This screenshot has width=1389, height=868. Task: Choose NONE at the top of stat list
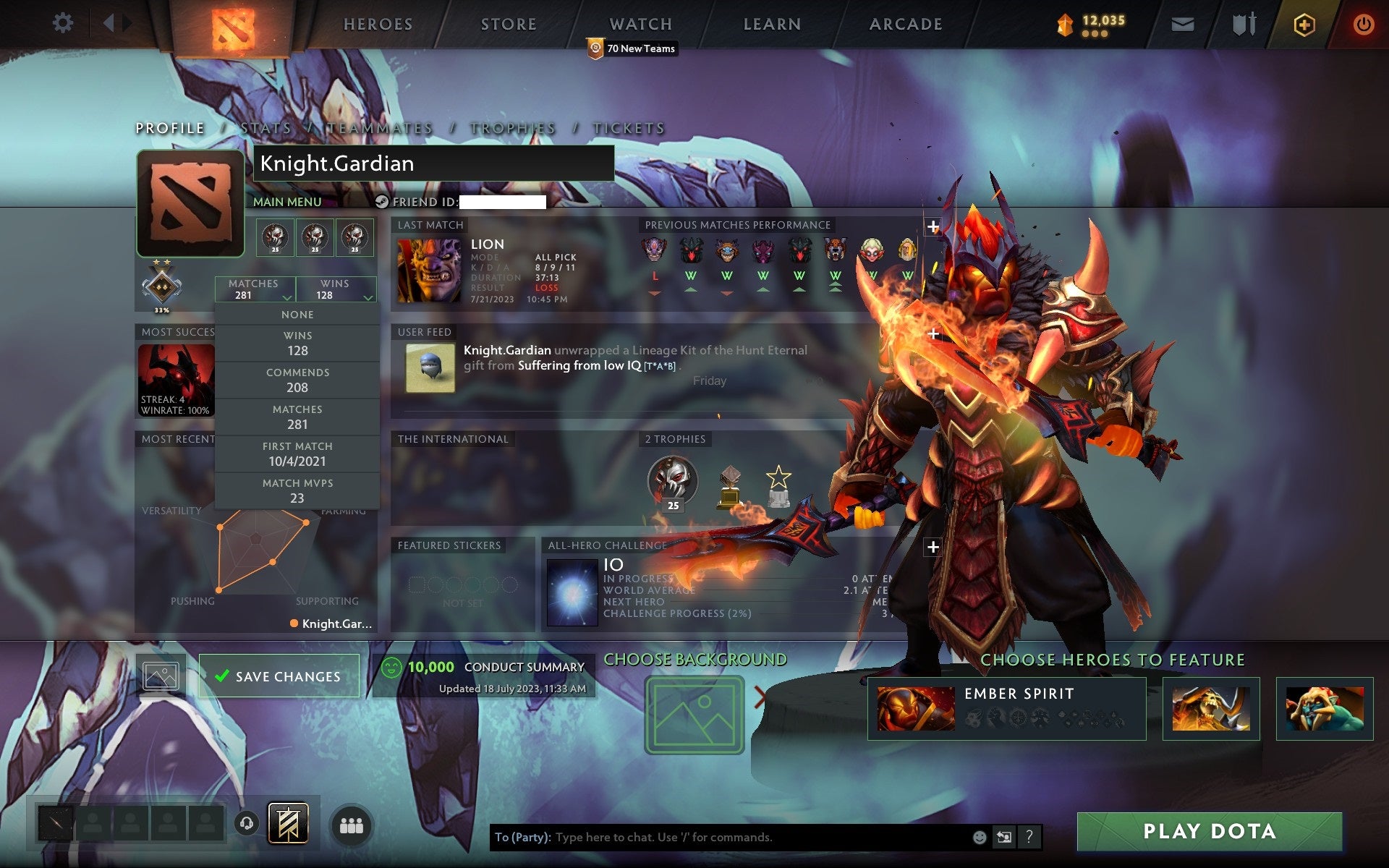[x=298, y=314]
